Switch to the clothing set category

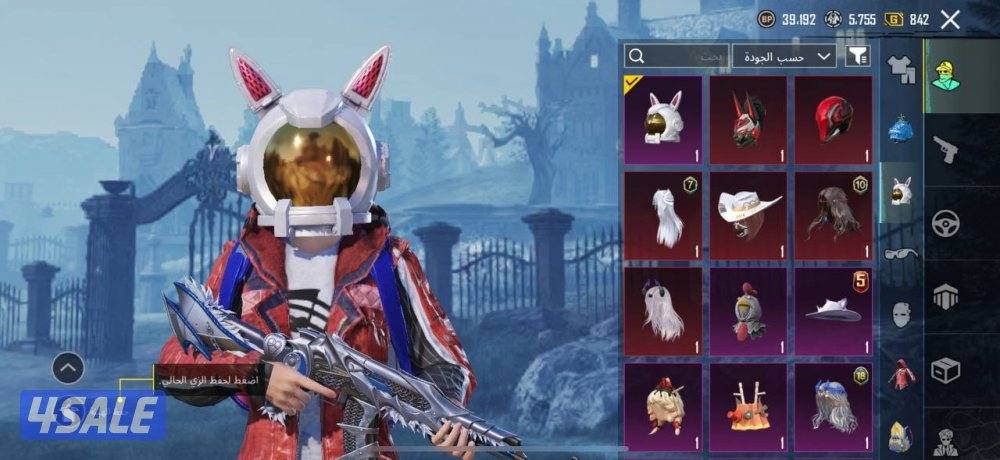point(901,71)
